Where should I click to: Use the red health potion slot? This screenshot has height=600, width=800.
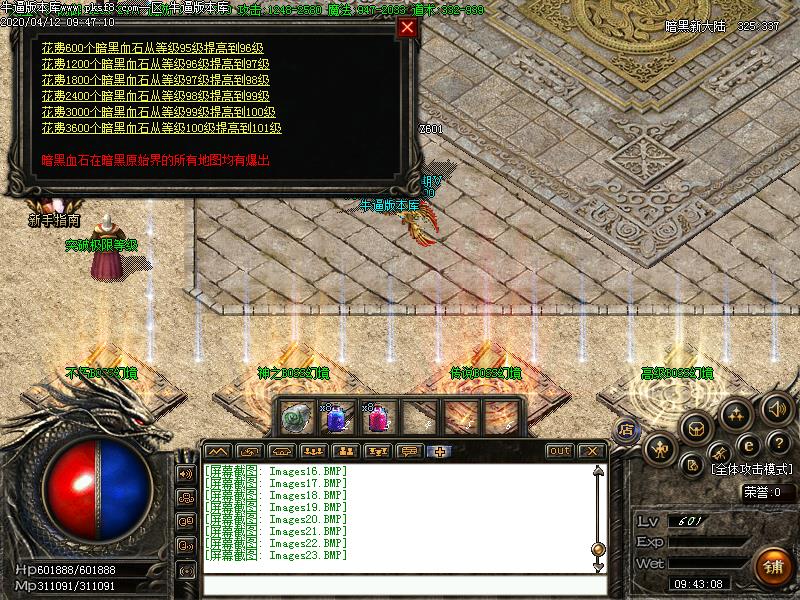coord(379,417)
